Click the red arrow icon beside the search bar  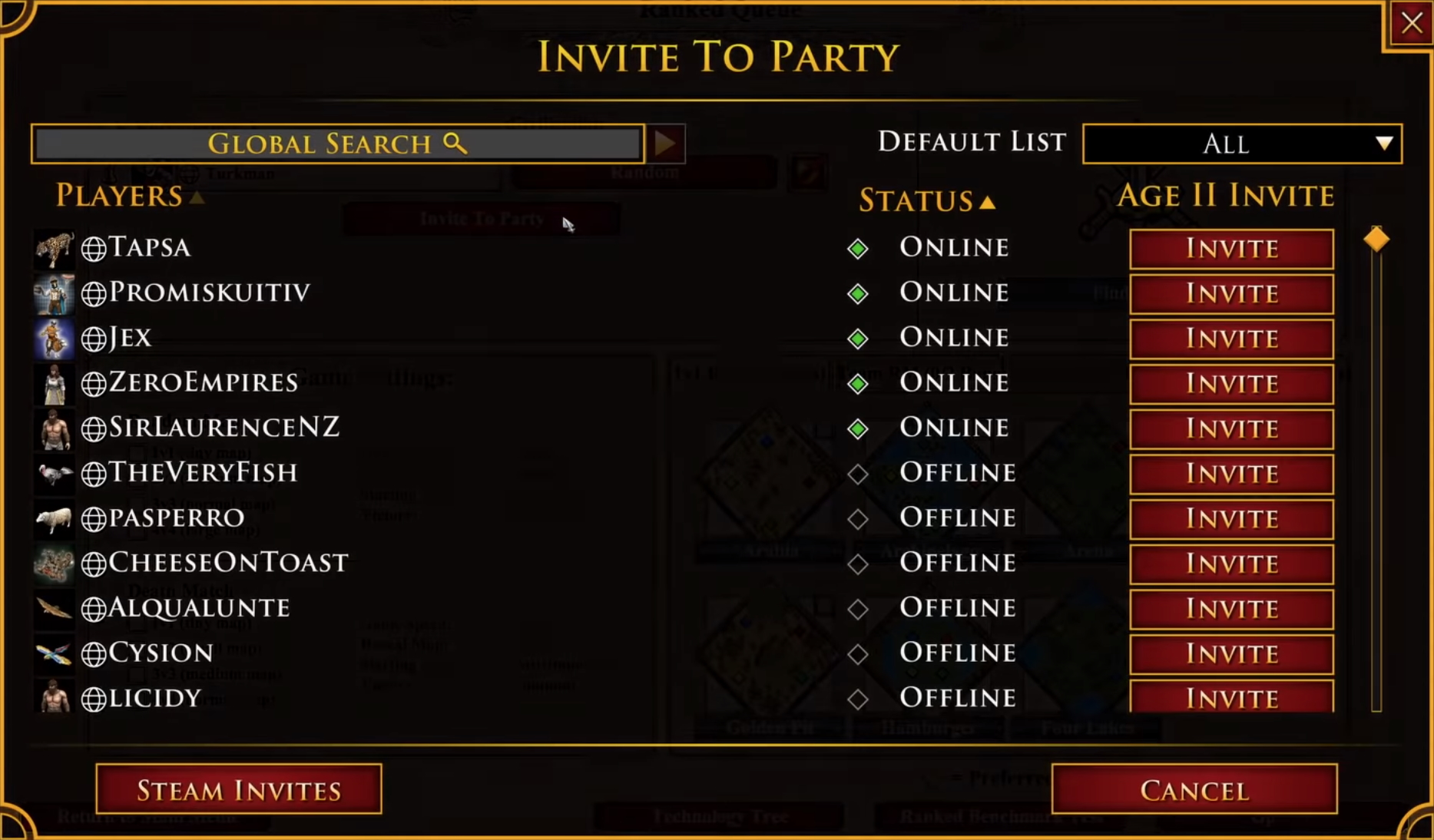(x=665, y=143)
